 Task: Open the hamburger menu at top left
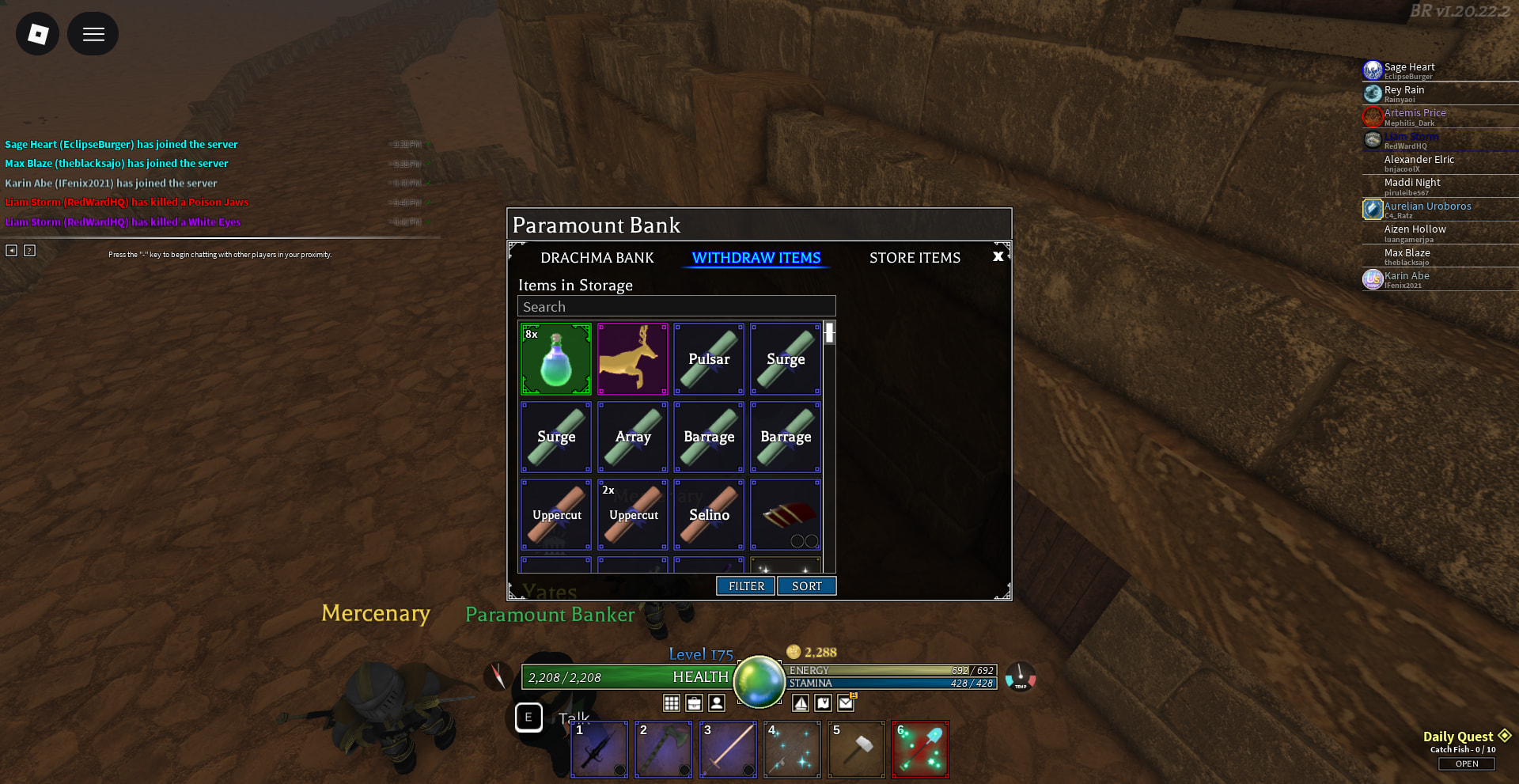tap(93, 34)
